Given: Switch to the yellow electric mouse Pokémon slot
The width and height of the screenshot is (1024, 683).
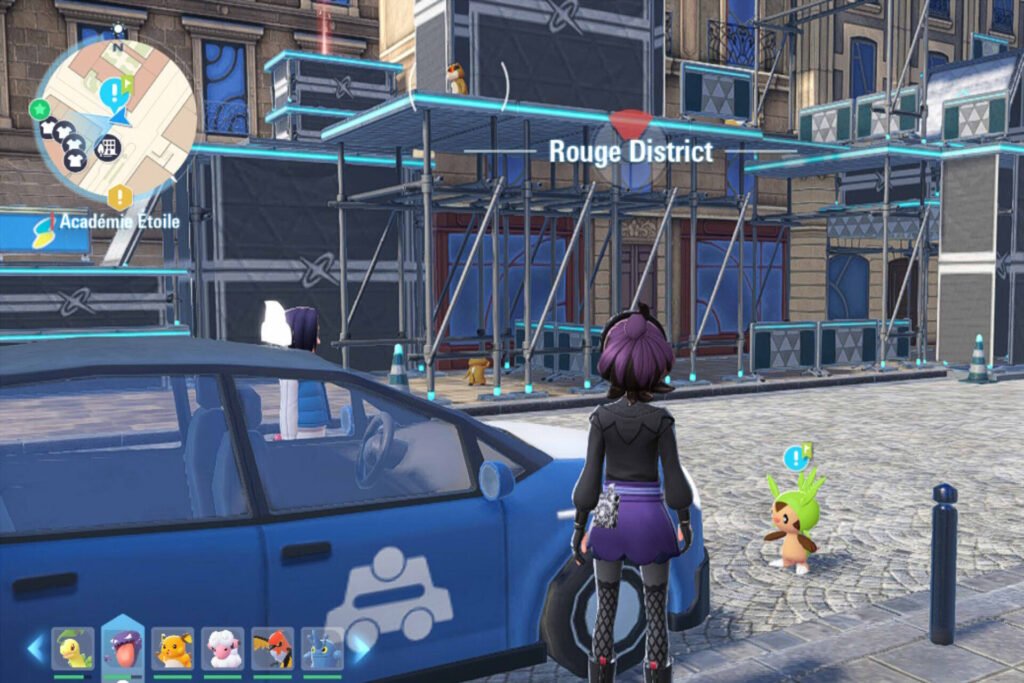Looking at the screenshot, I should [x=173, y=648].
